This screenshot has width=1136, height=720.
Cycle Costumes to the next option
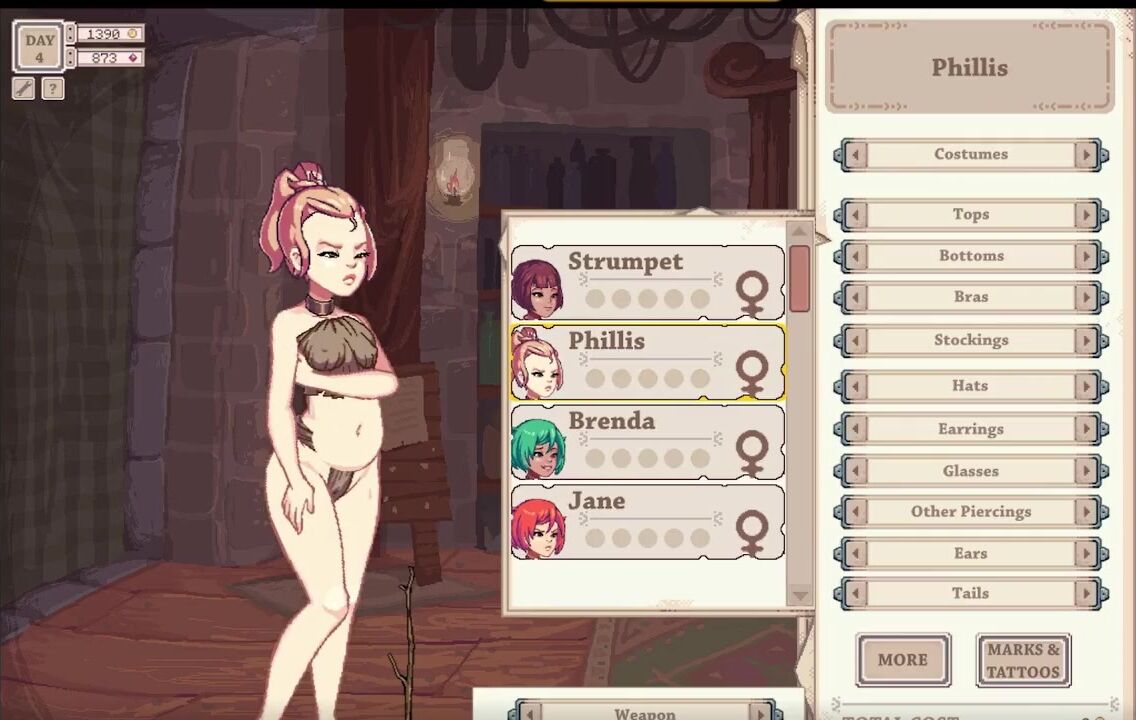pyautogui.click(x=1087, y=155)
